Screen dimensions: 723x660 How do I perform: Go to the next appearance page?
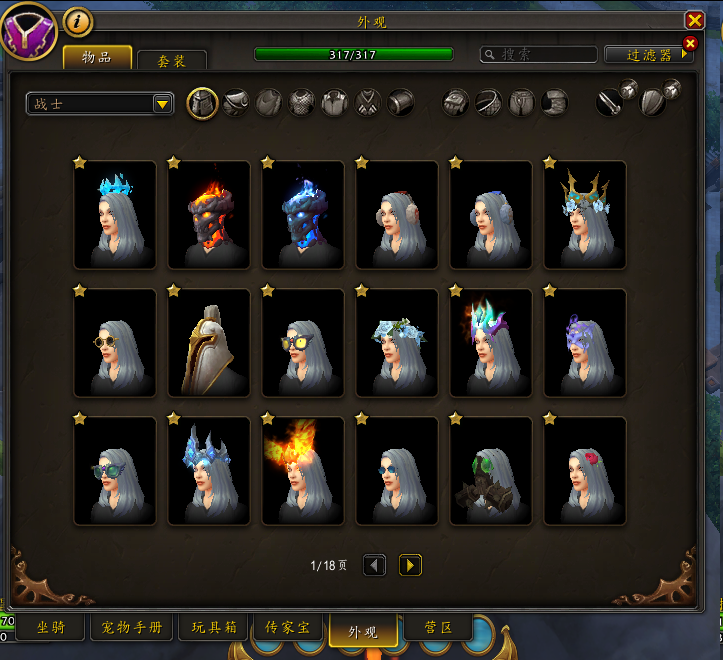pyautogui.click(x=410, y=565)
